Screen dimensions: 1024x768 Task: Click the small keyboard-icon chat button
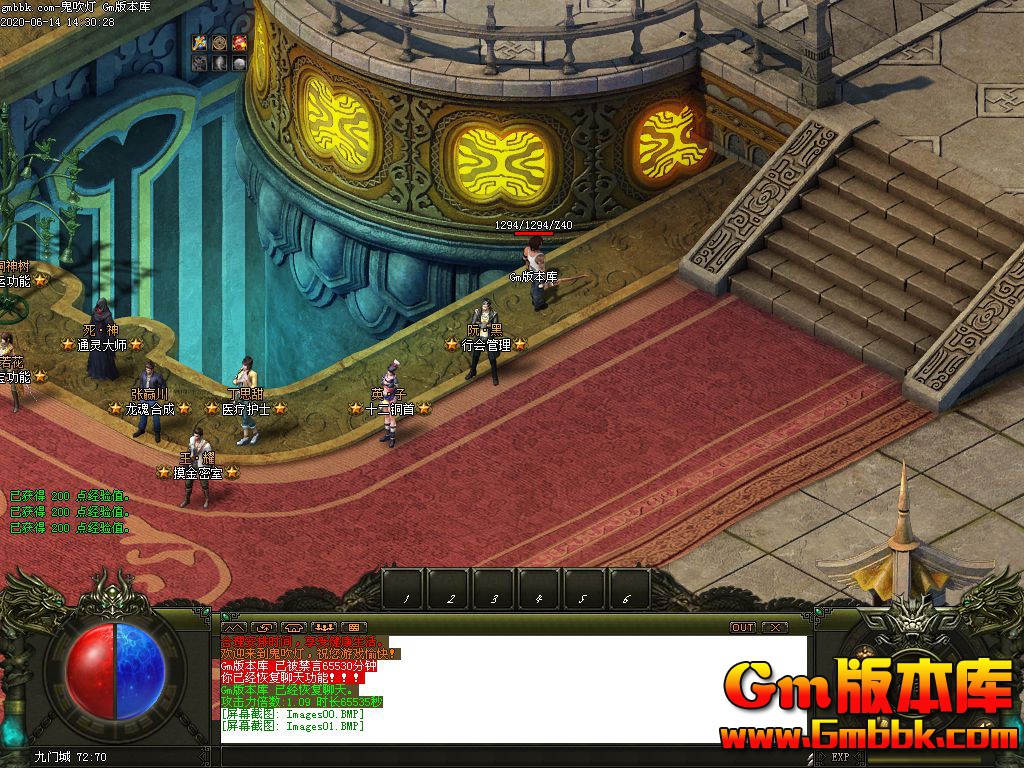point(354,627)
